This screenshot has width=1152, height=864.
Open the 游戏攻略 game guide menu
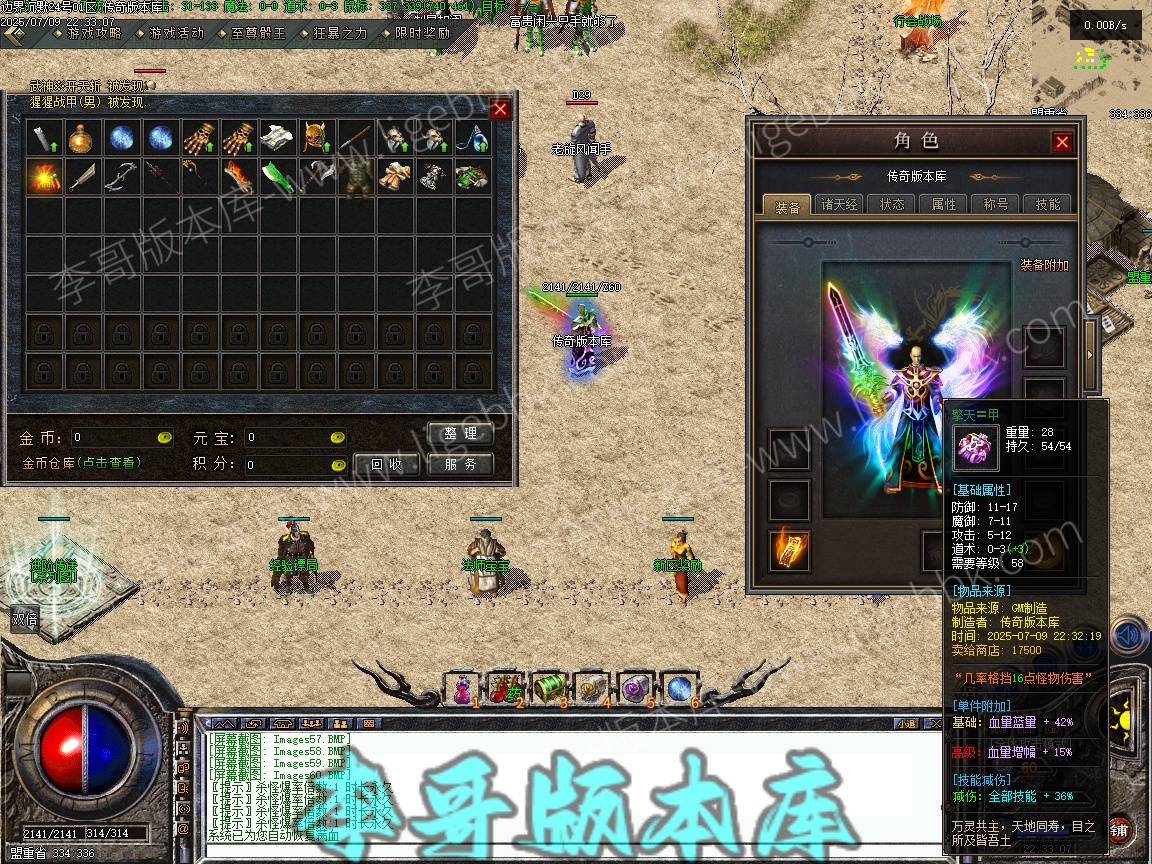tap(94, 32)
